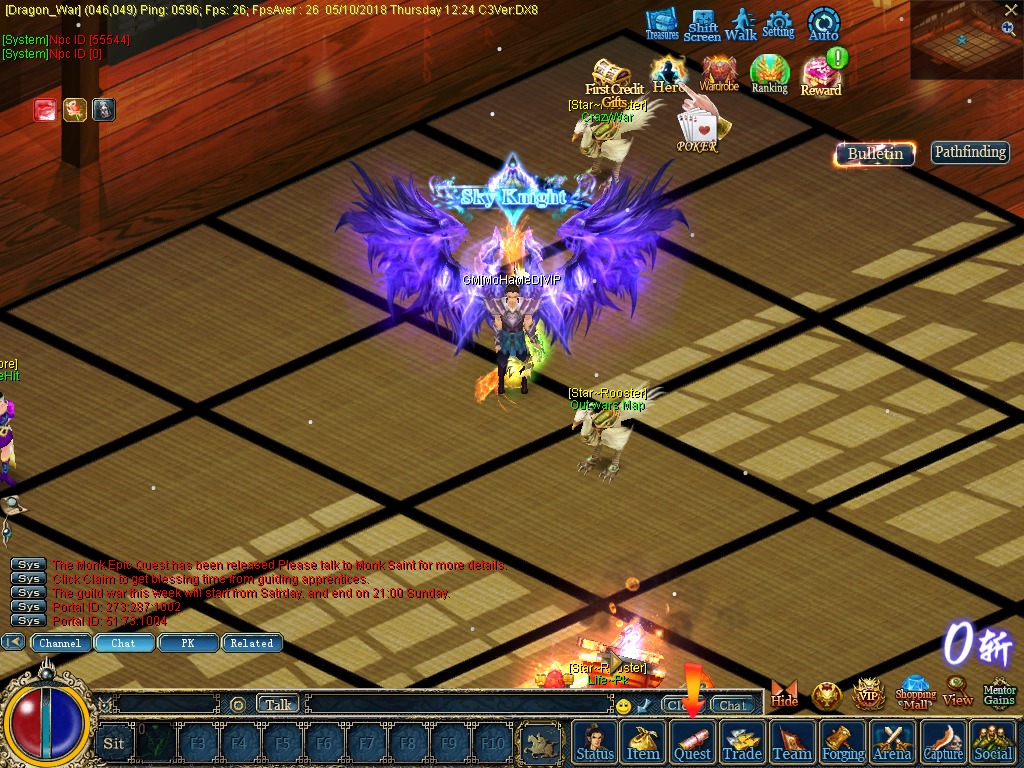This screenshot has height=768, width=1024.
Task: Open the Setting gear menu
Action: pos(778,24)
